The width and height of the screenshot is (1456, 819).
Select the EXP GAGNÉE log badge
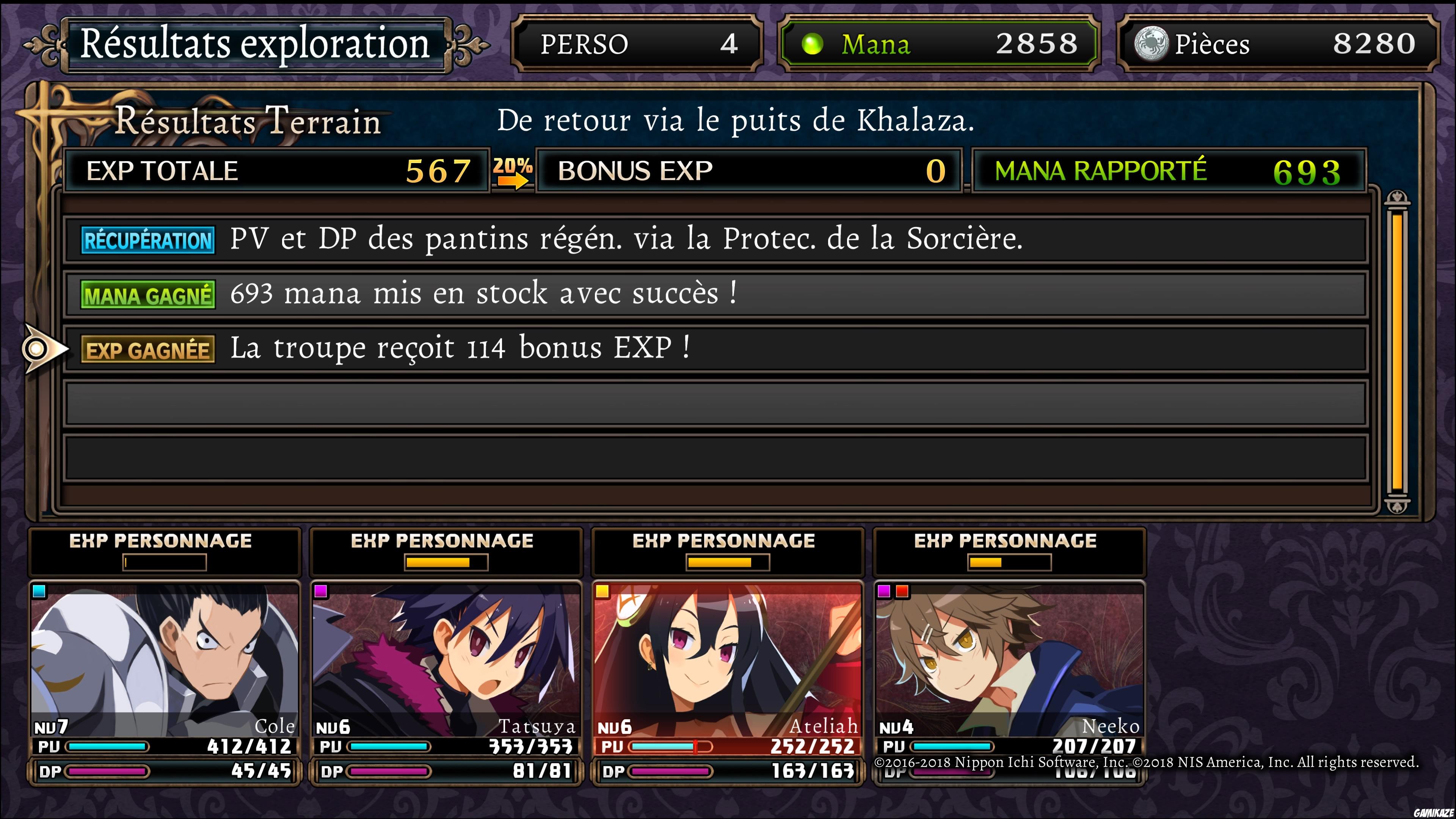tap(147, 349)
